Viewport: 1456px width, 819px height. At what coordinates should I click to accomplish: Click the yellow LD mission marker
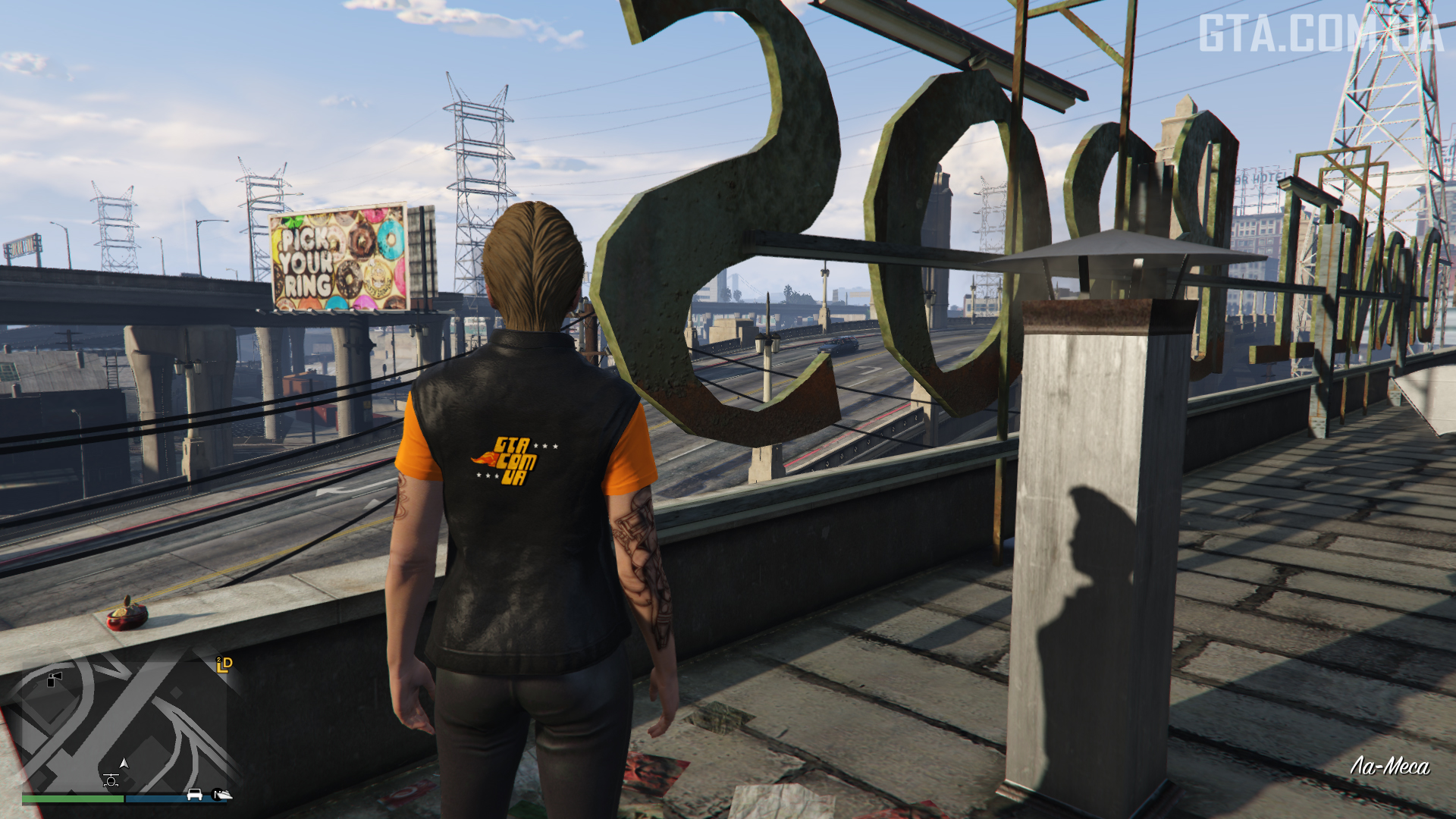point(224,665)
